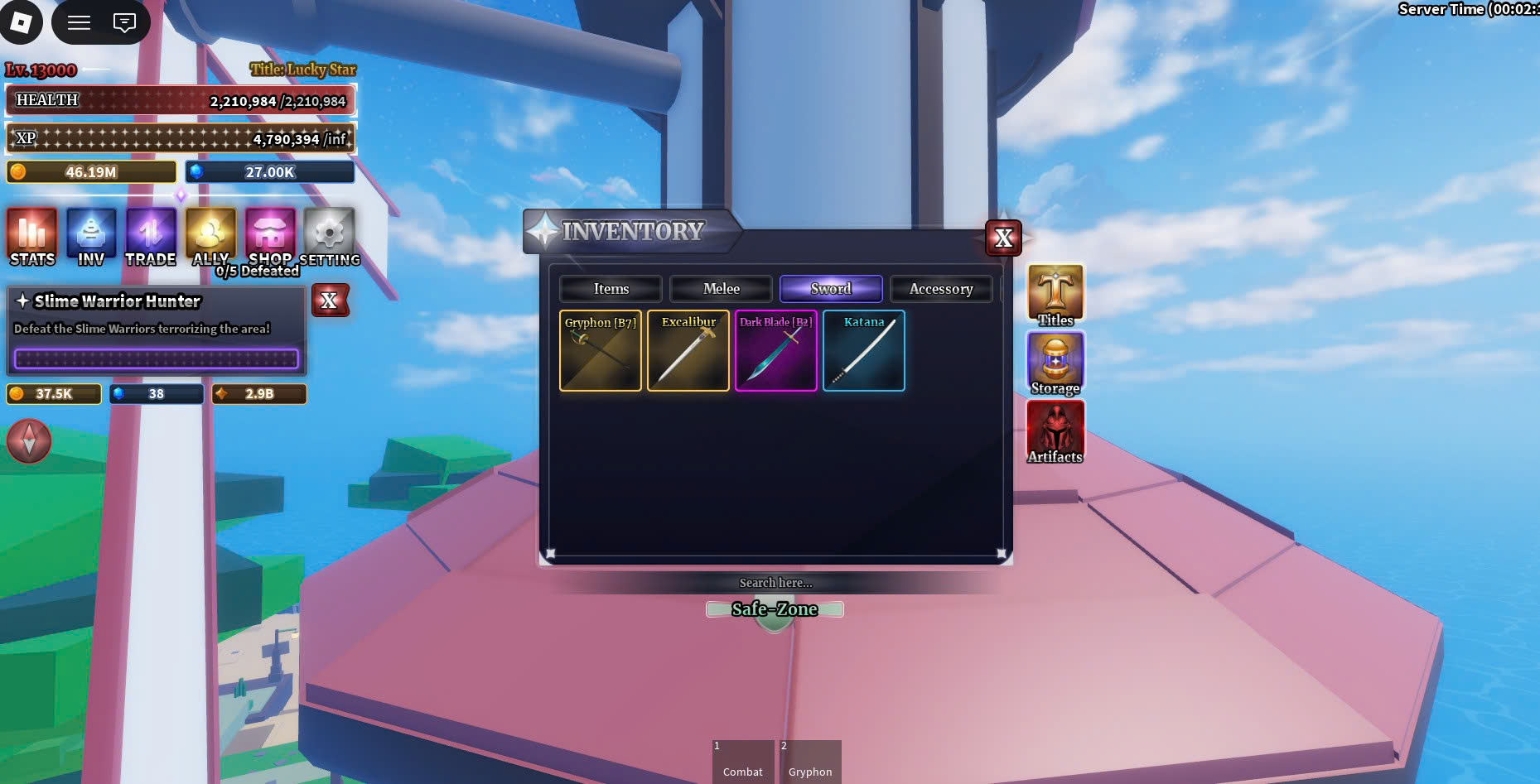The height and width of the screenshot is (784, 1540).
Task: Select the Gryphon [B7] sword slot
Action: coord(601,351)
